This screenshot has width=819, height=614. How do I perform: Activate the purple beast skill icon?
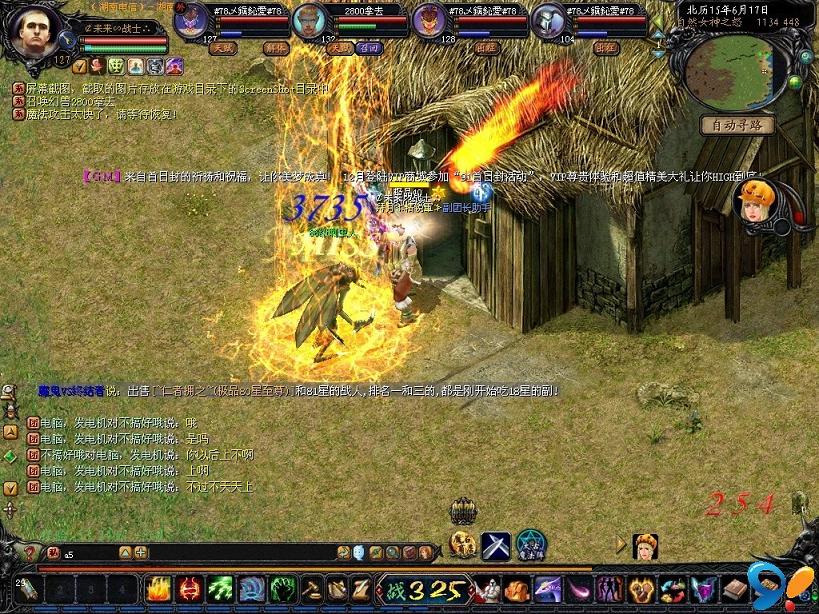coord(547,588)
